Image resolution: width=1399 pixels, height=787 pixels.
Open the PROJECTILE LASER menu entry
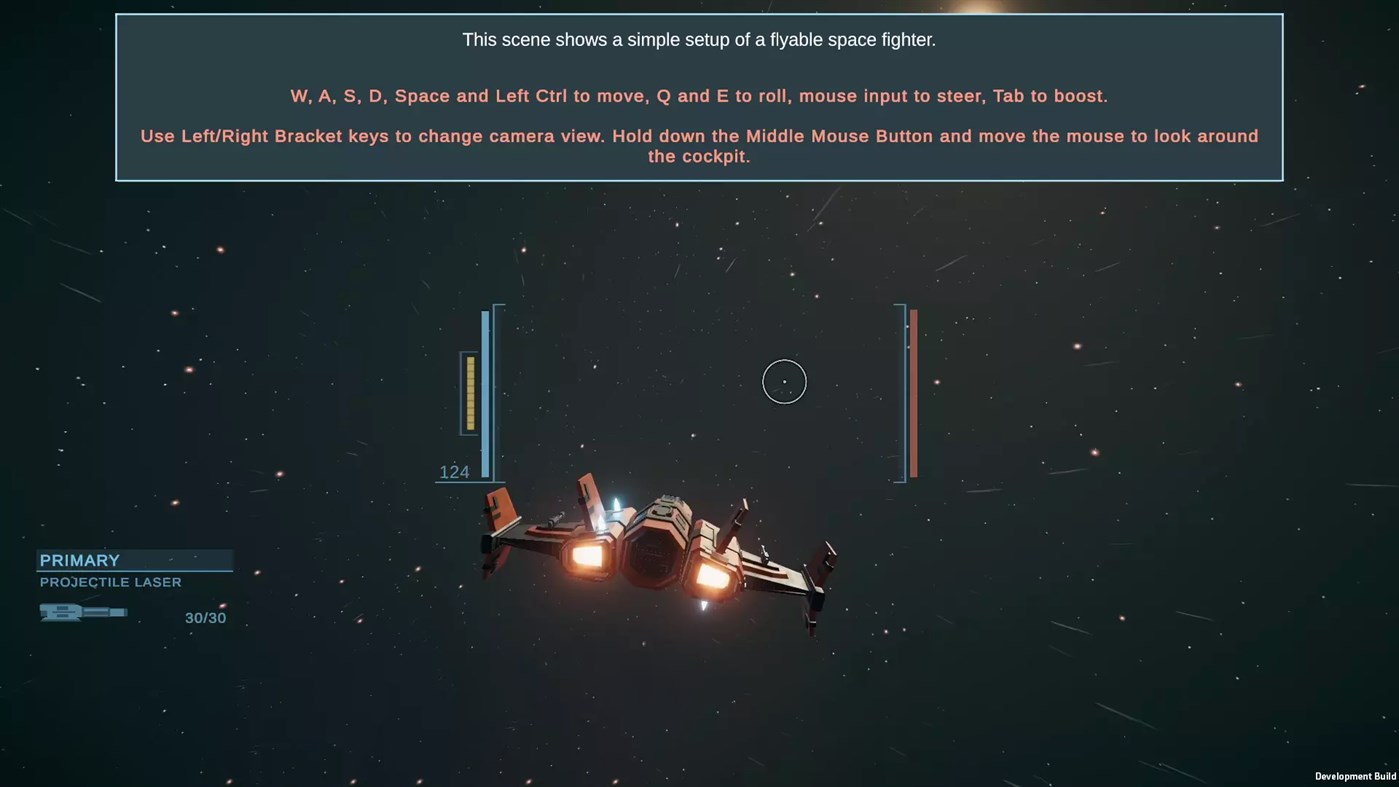(110, 582)
